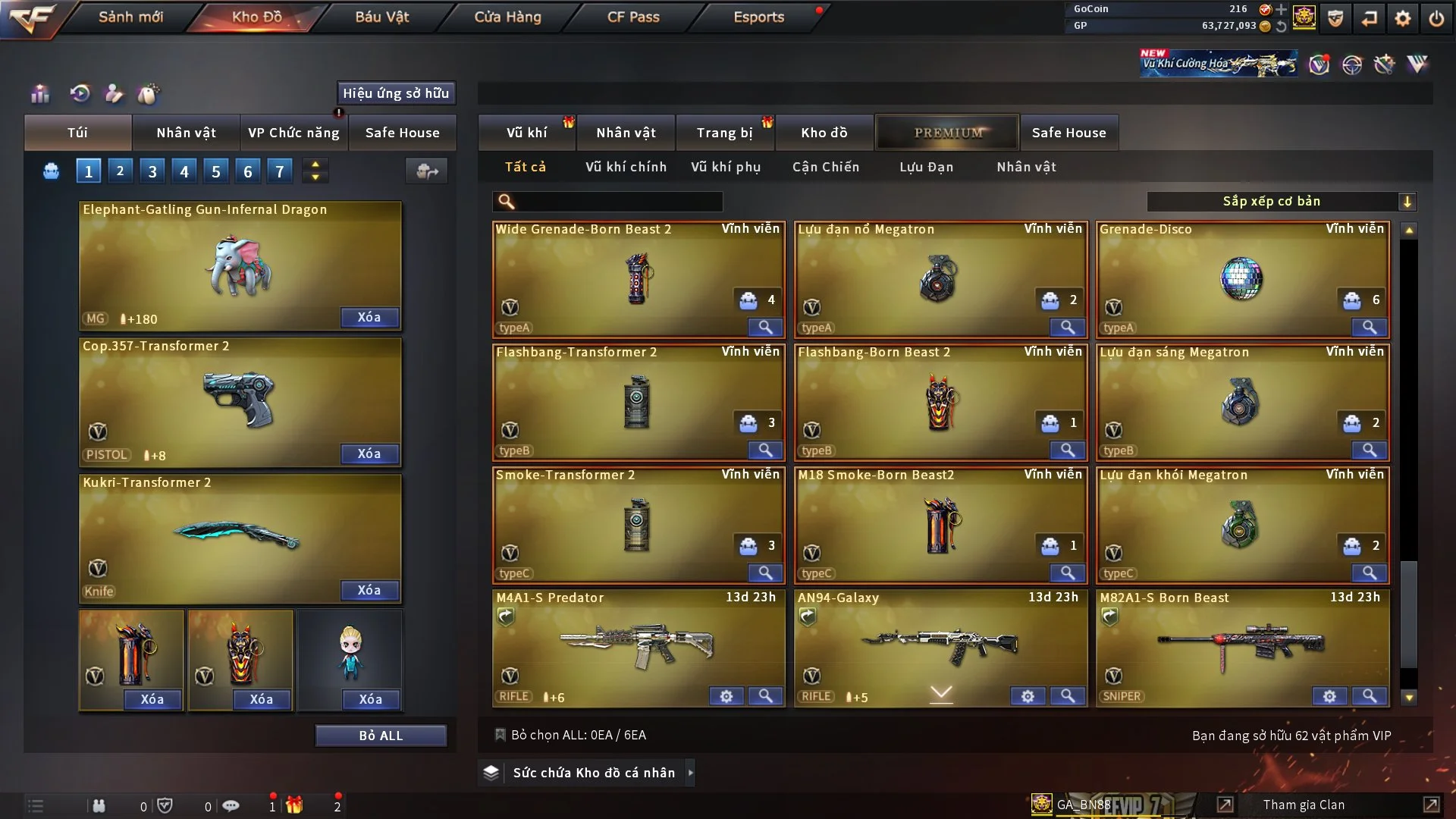
Task: Open the CF Pass page
Action: coord(633,17)
